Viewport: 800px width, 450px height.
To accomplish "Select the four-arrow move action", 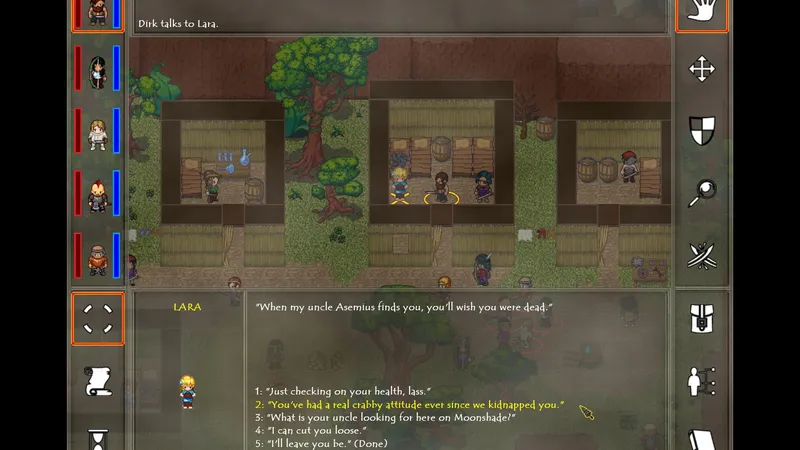I will (x=702, y=69).
